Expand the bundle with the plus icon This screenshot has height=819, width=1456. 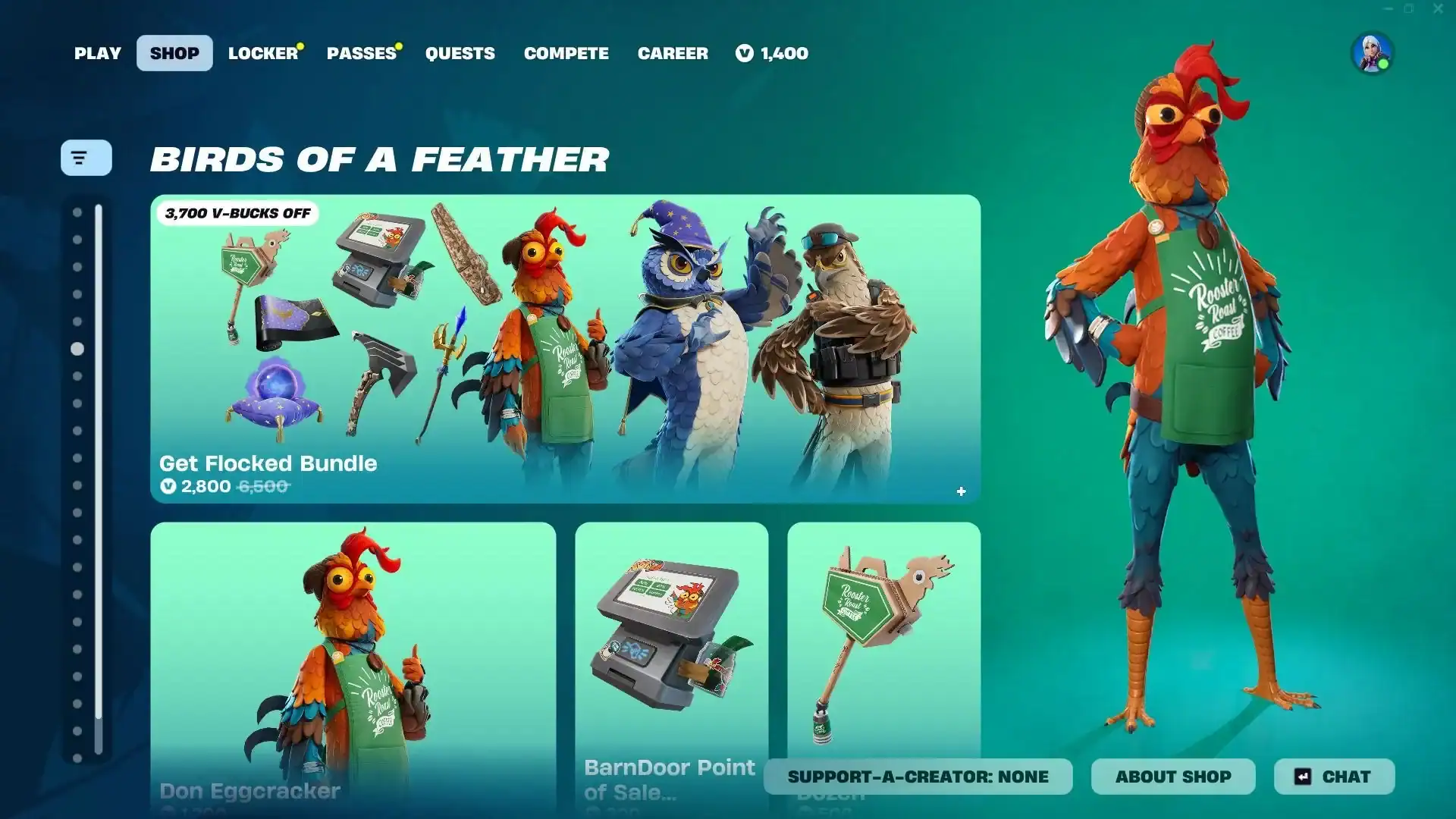[961, 491]
